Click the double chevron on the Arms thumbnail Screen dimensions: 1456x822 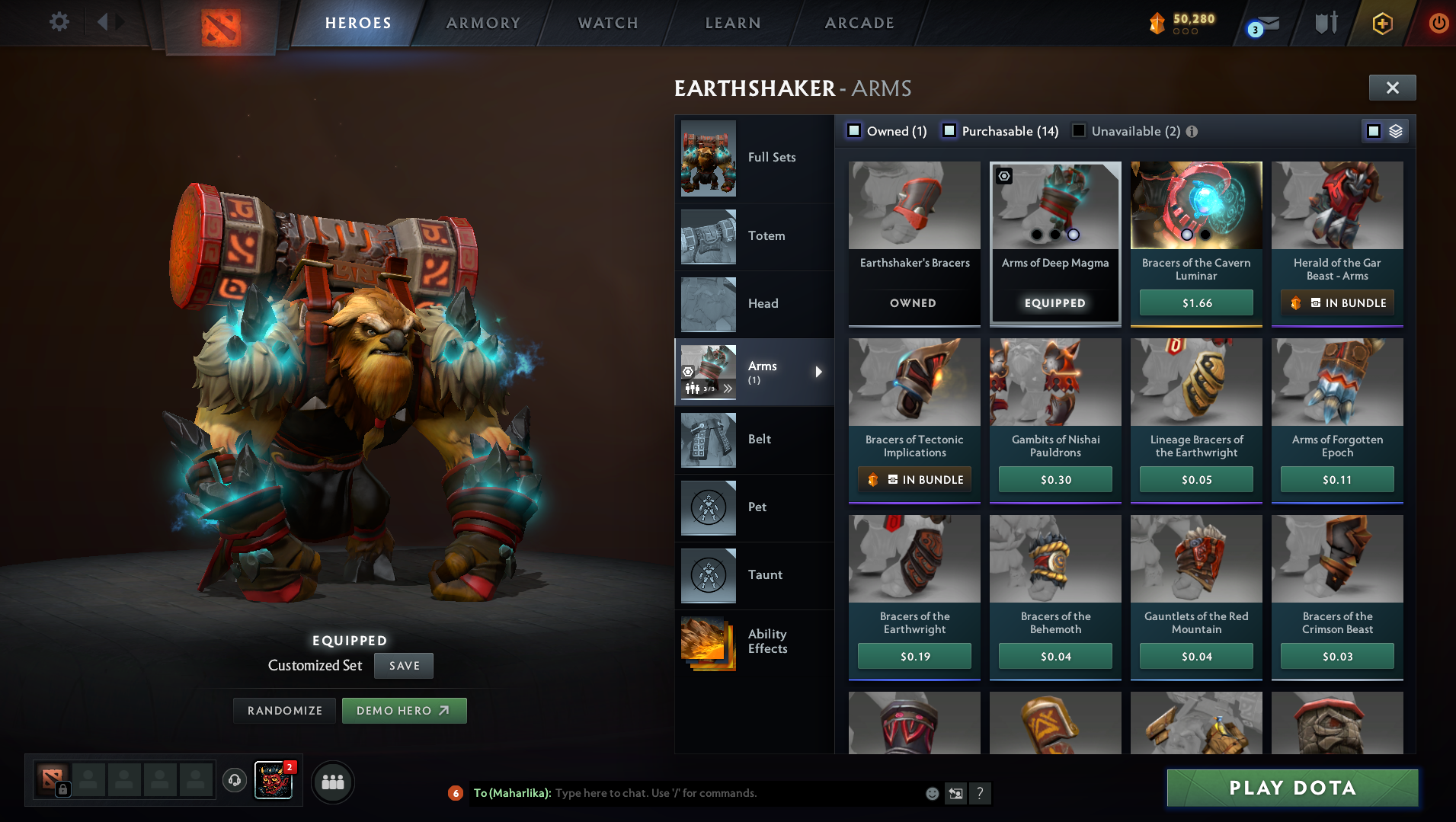click(x=729, y=389)
